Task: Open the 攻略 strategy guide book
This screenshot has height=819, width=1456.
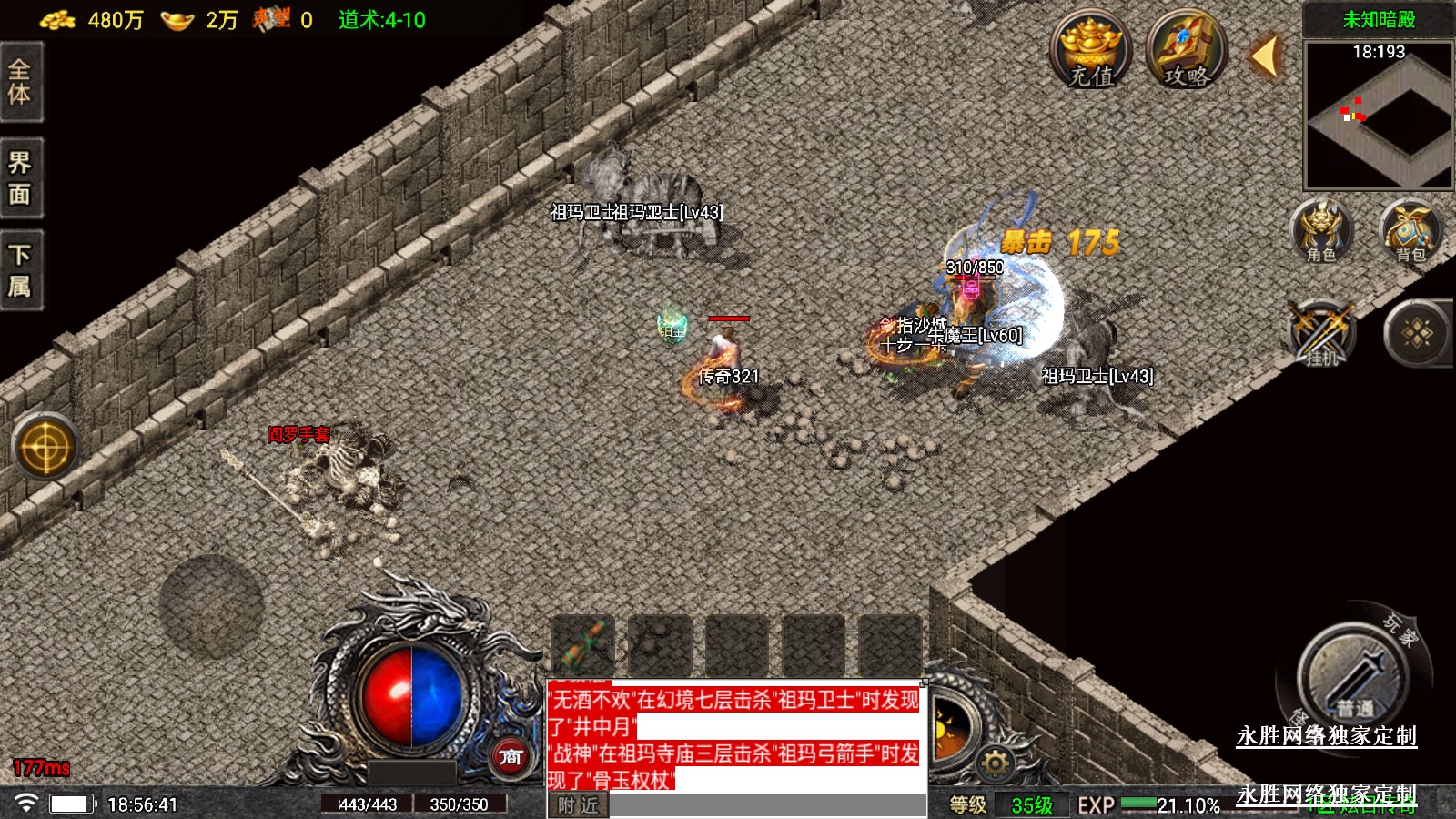Action: click(x=1187, y=50)
